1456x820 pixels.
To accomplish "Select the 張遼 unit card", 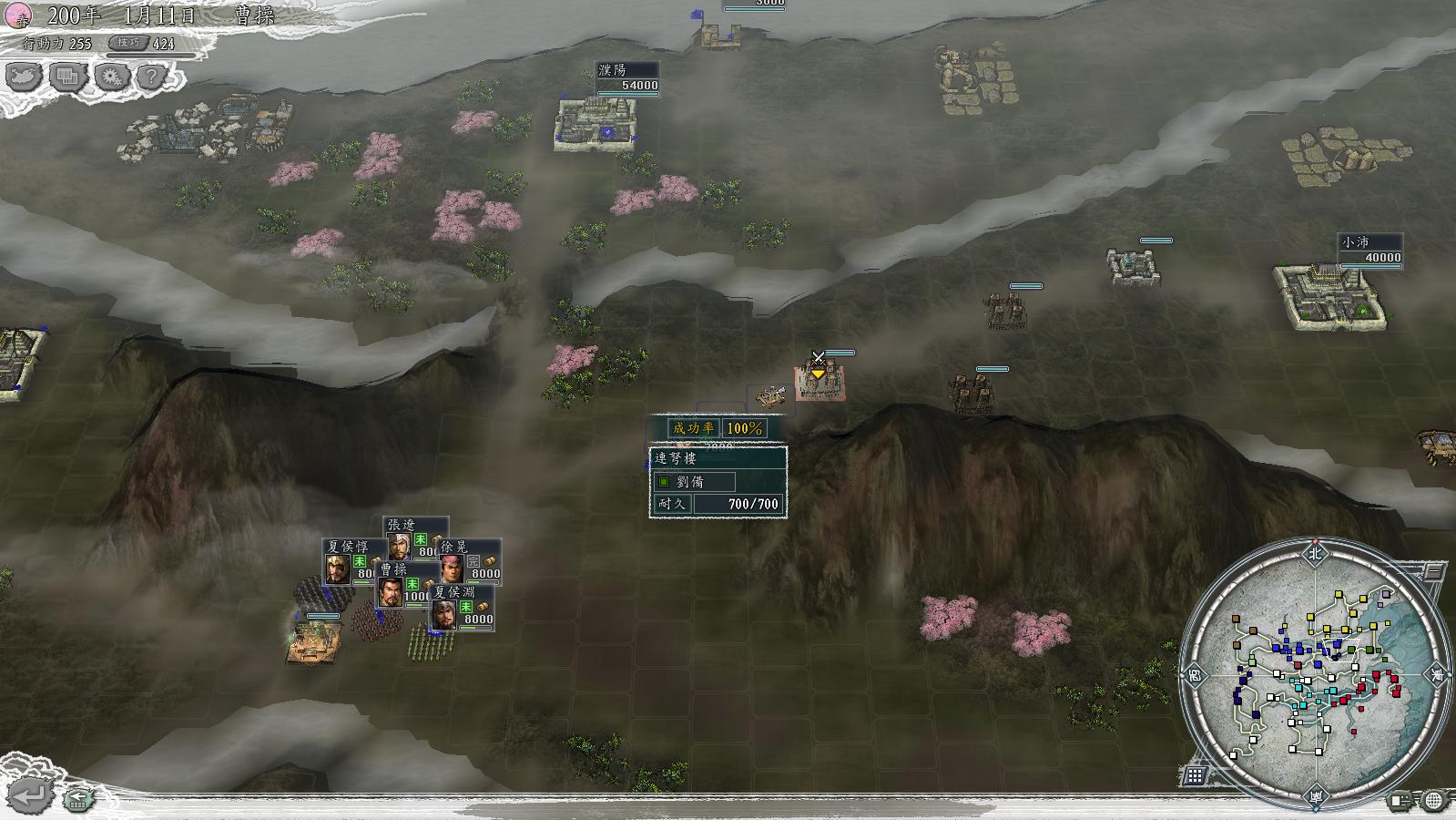I will (x=414, y=538).
